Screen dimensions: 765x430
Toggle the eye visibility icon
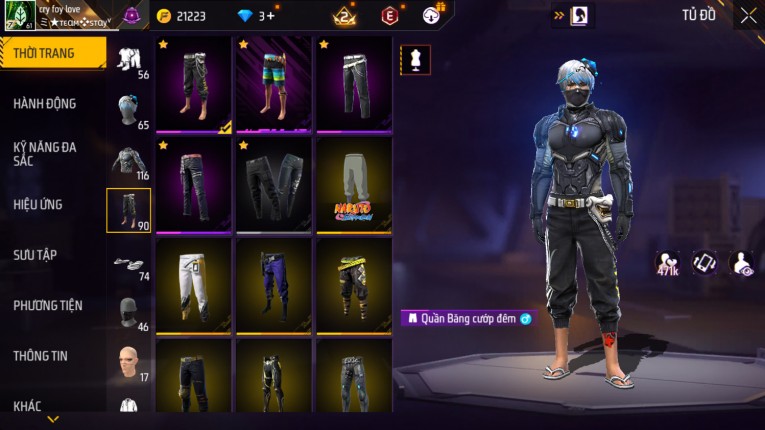pyautogui.click(x=742, y=262)
